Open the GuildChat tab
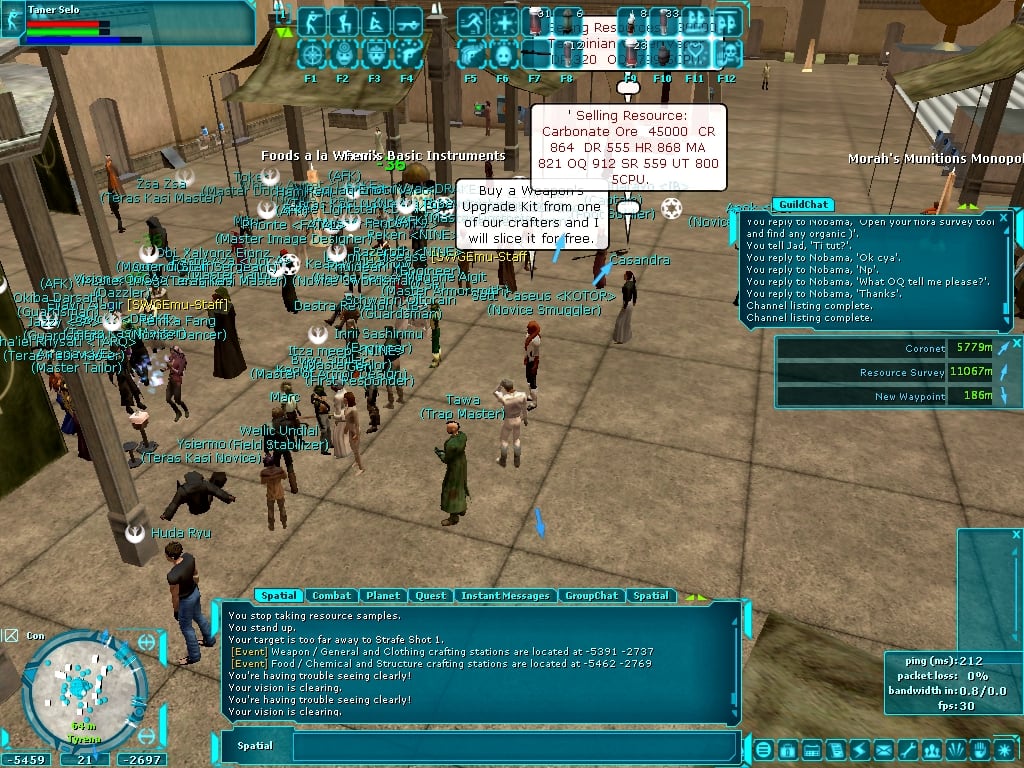Screen dimensions: 1024x768 (803, 205)
